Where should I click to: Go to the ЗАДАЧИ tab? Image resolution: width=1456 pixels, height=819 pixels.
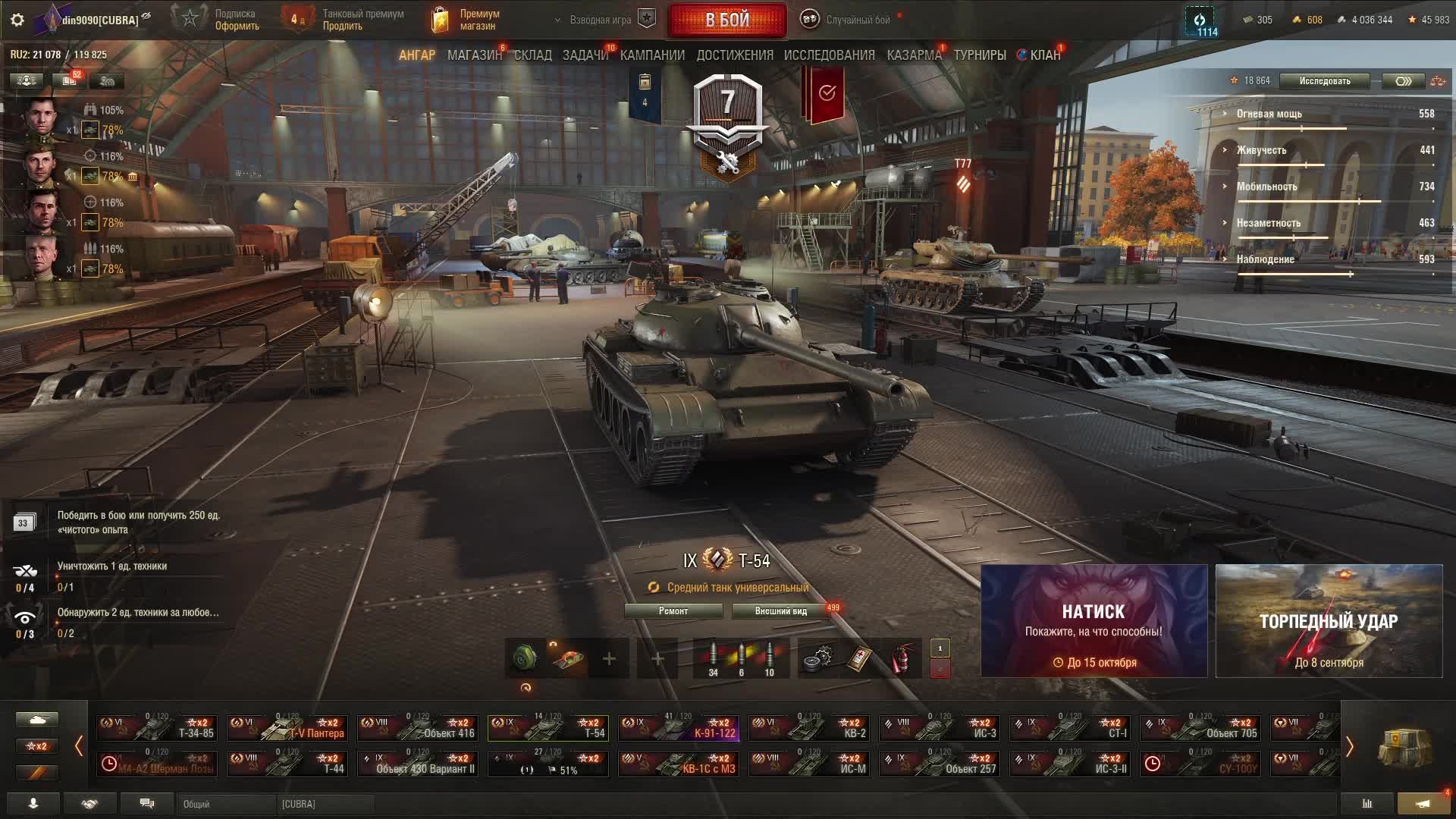pos(585,55)
